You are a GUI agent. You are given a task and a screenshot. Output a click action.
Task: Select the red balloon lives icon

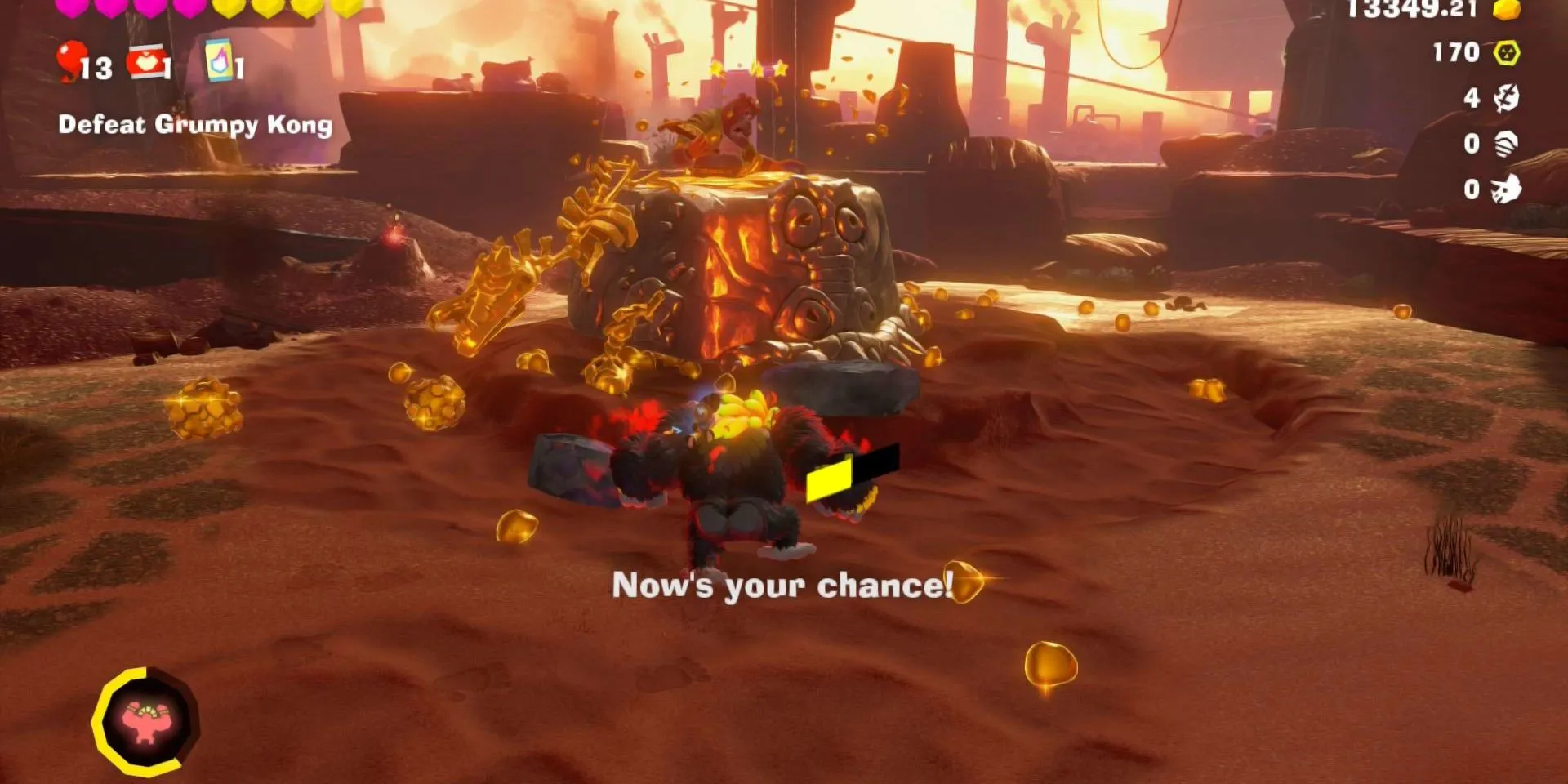(71, 57)
